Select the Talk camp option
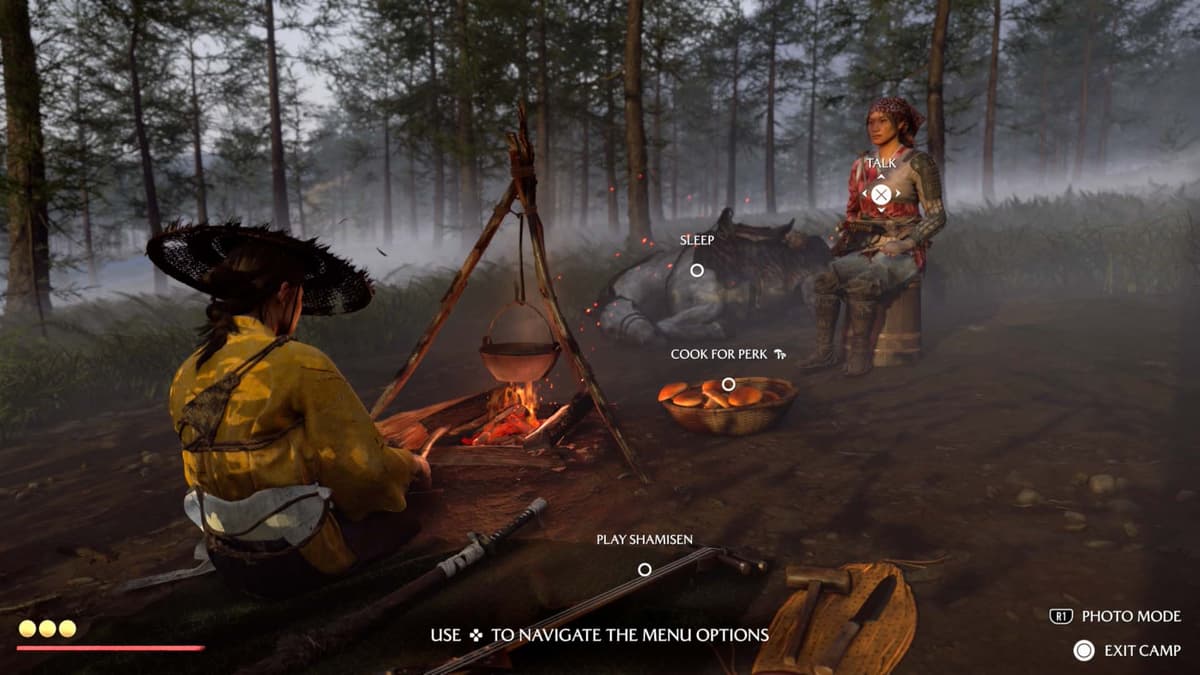 880,194
